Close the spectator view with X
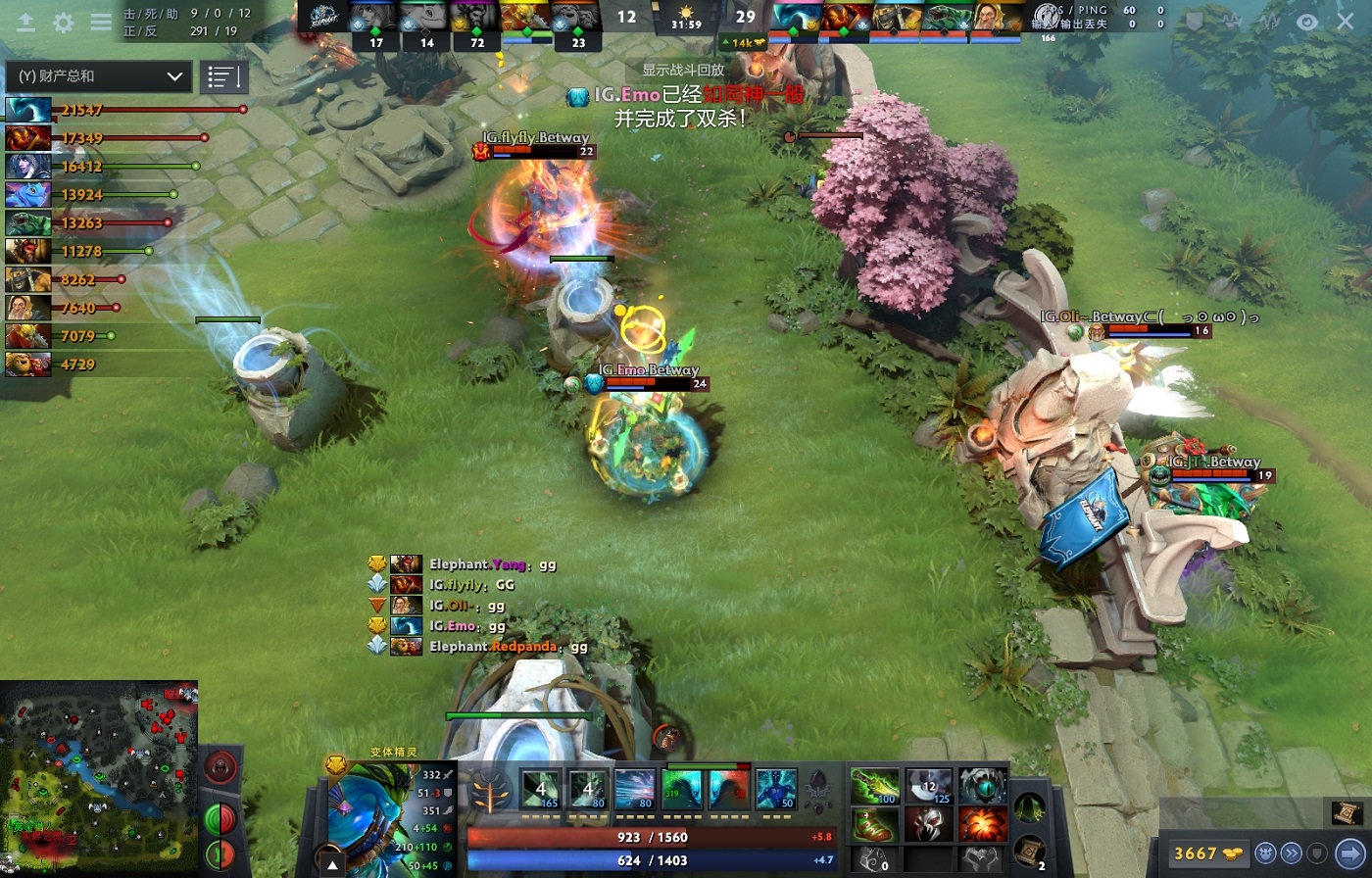The width and height of the screenshot is (1372, 878). [x=1346, y=22]
